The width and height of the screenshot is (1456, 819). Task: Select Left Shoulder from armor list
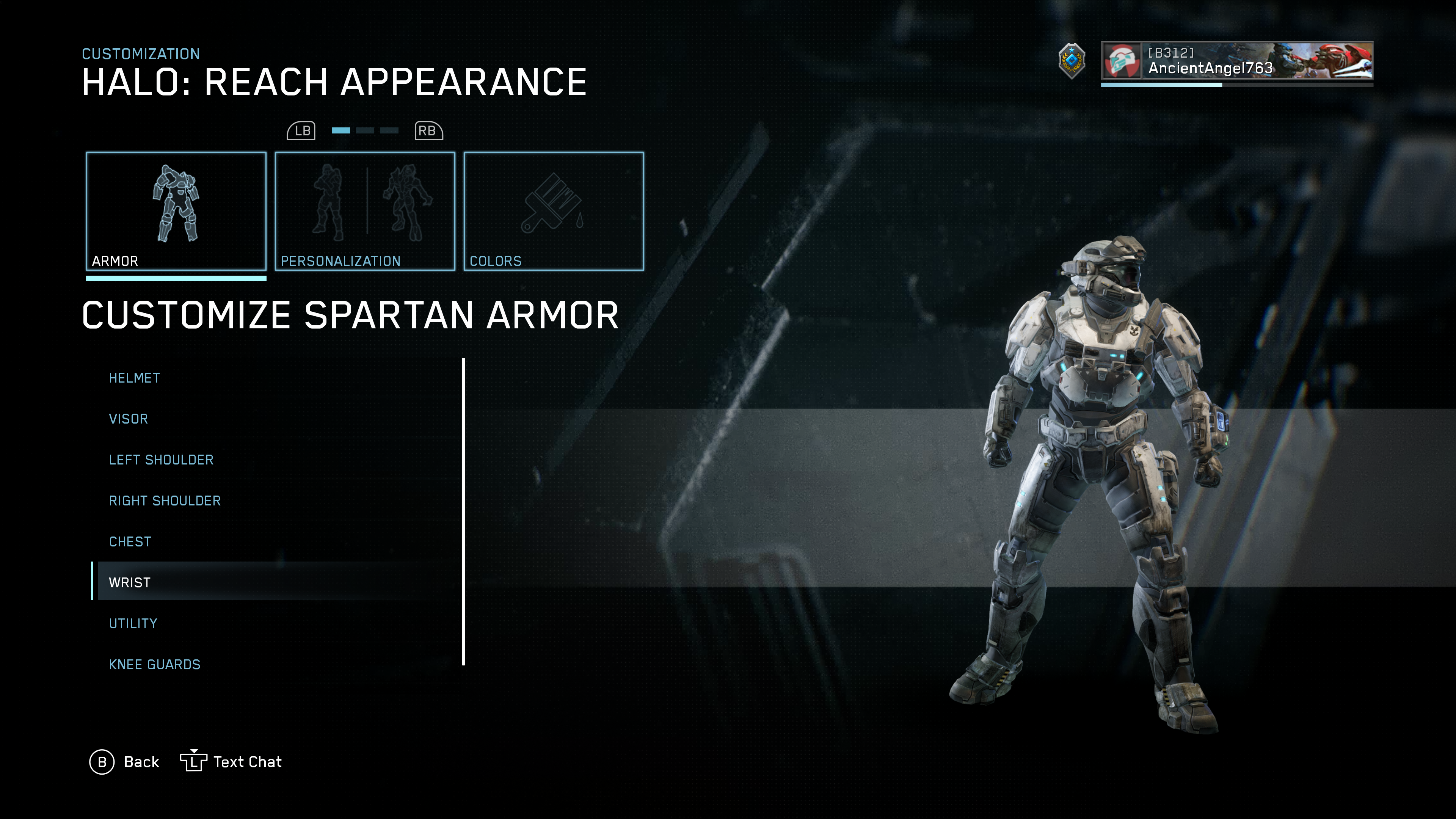[161, 460]
